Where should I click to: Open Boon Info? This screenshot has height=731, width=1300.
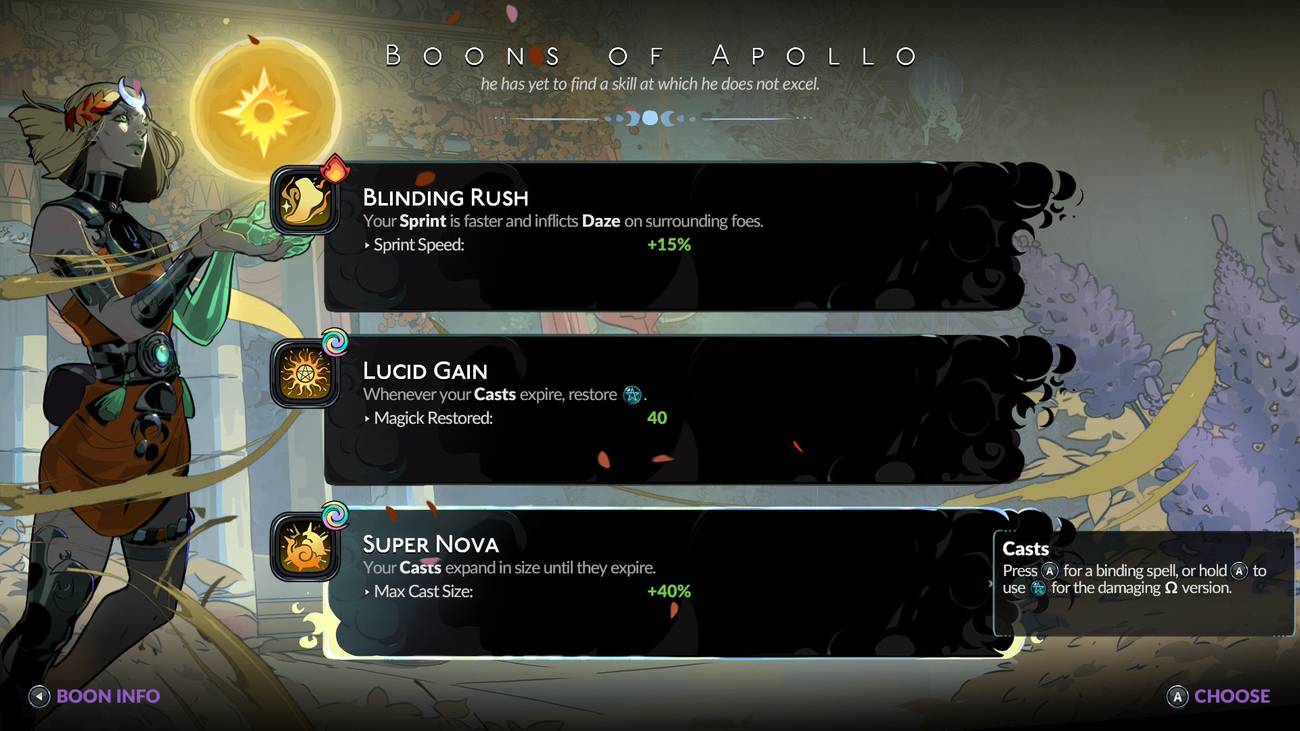click(108, 696)
